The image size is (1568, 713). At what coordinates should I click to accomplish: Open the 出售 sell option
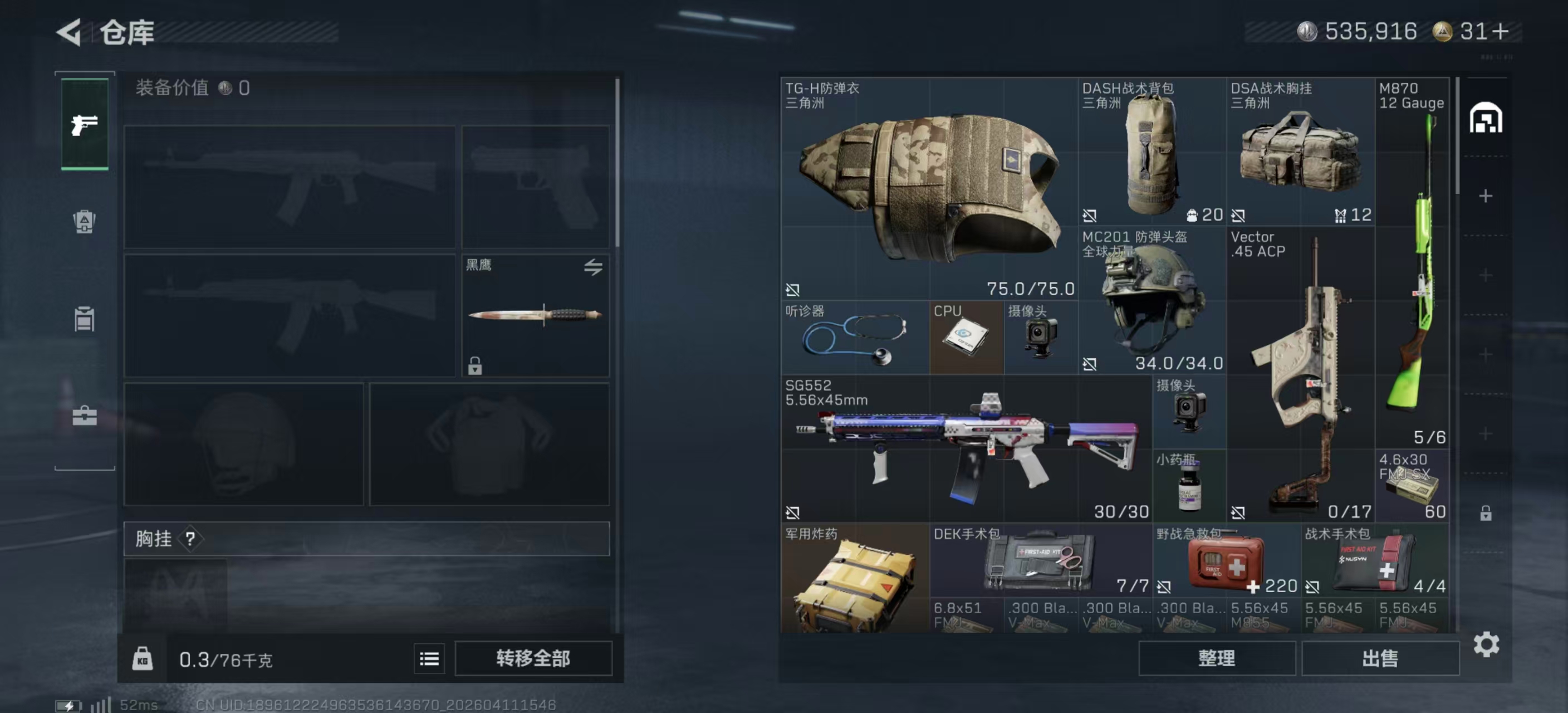(1379, 658)
